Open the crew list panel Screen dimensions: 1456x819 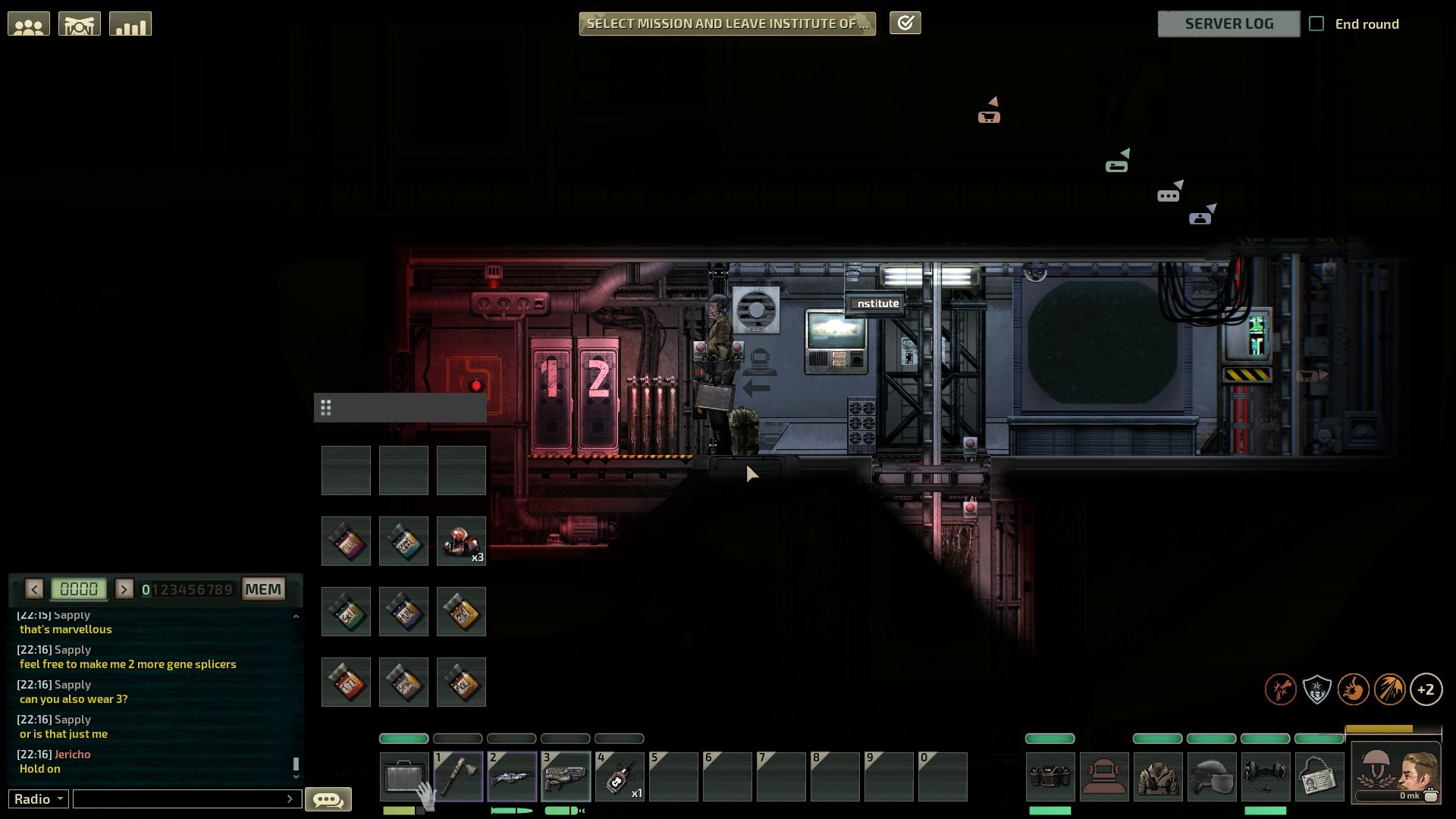point(29,24)
